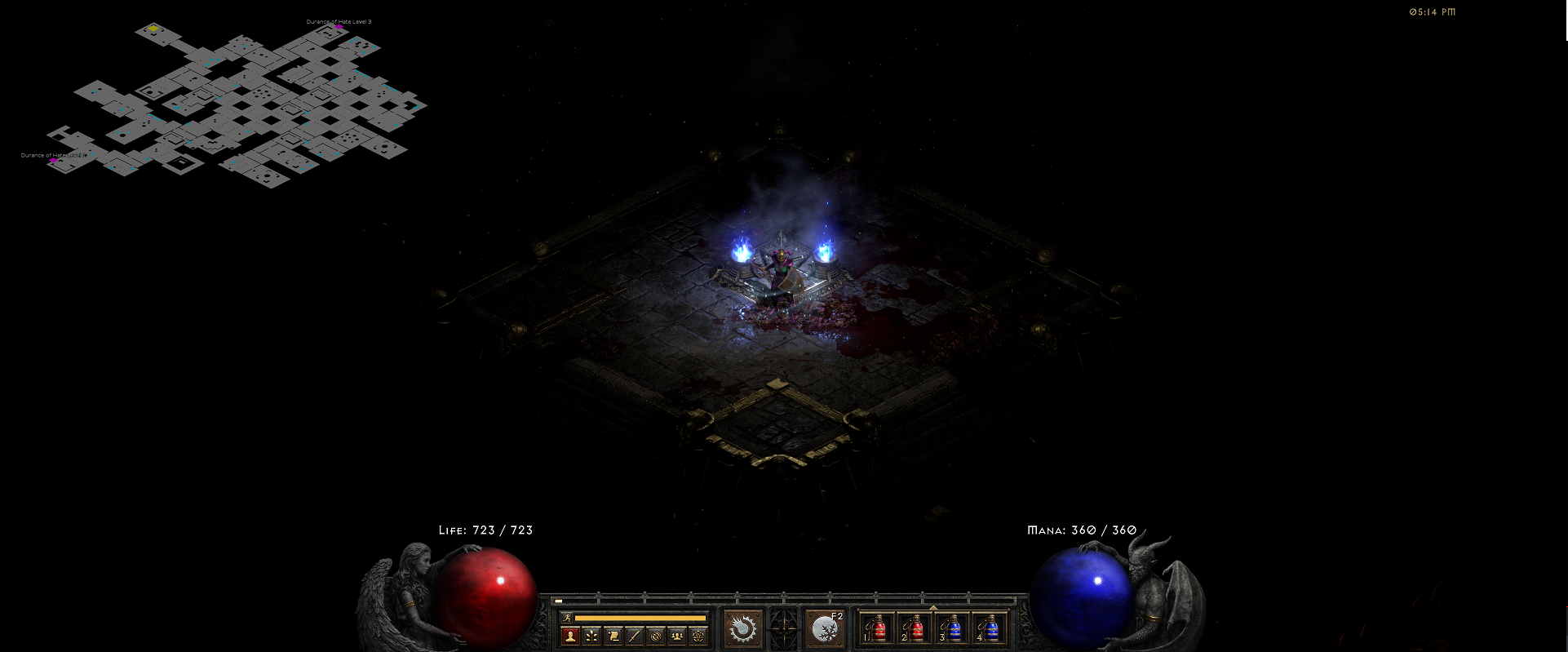Expand the belt with the arrow above potions
The height and width of the screenshot is (652, 1568).
coord(932,608)
